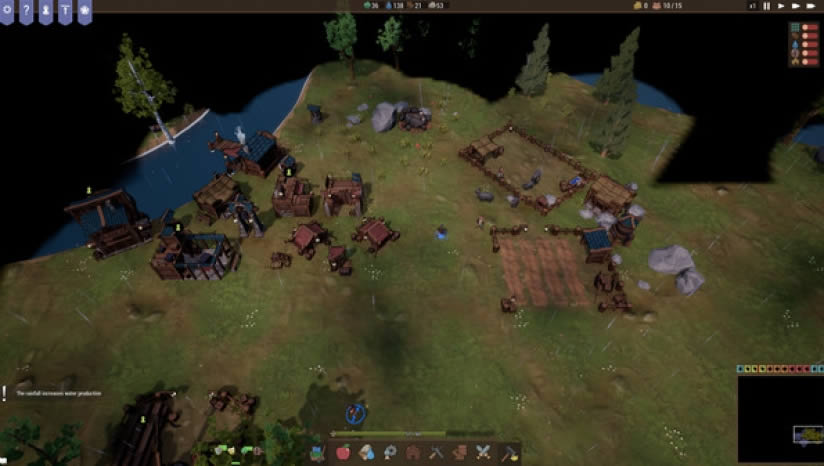Viewport: 824px width, 466px height.
Task: Set game to double fast-forward speed
Action: pyautogui.click(x=796, y=6)
